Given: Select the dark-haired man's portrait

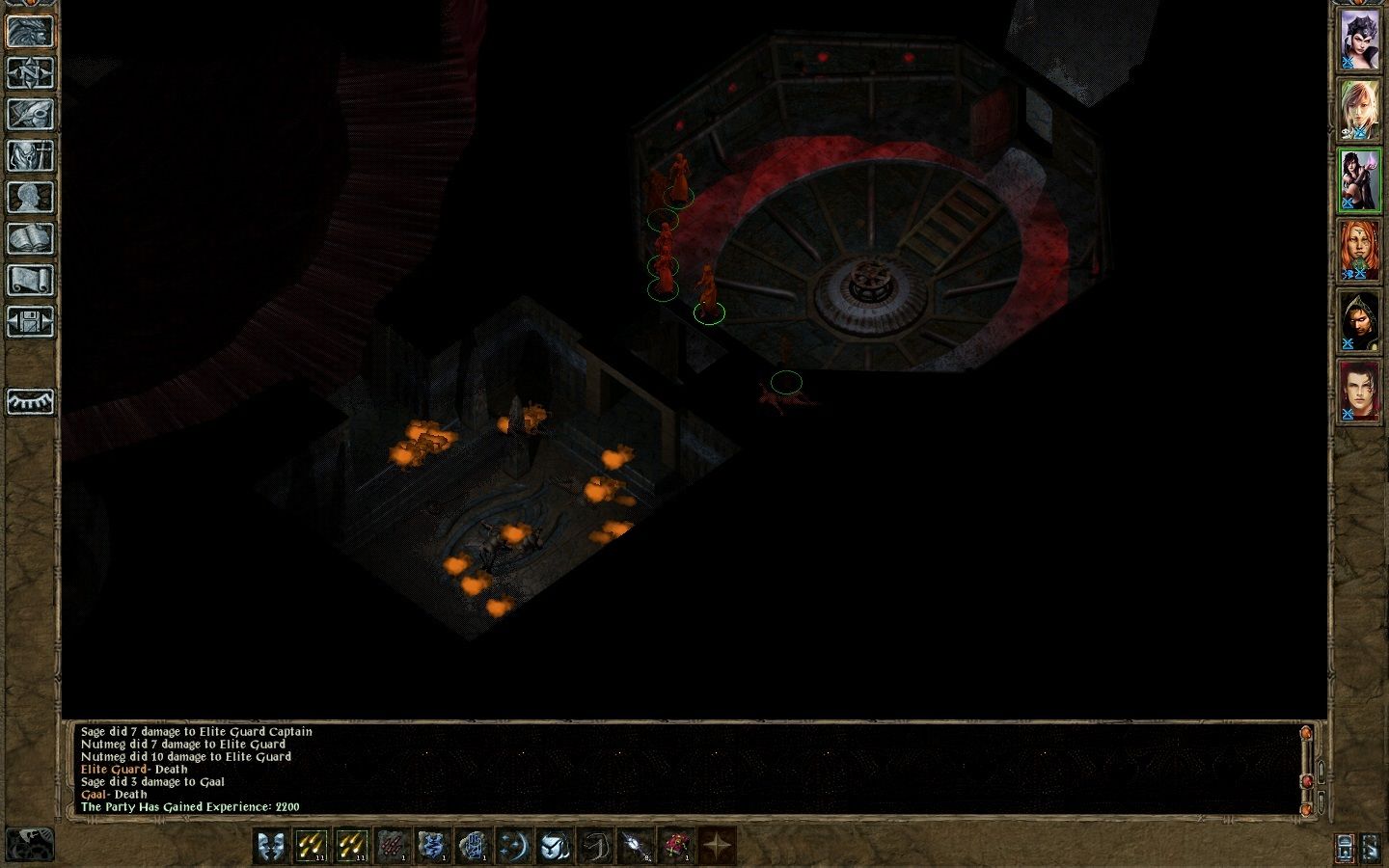Looking at the screenshot, I should pyautogui.click(x=1359, y=392).
